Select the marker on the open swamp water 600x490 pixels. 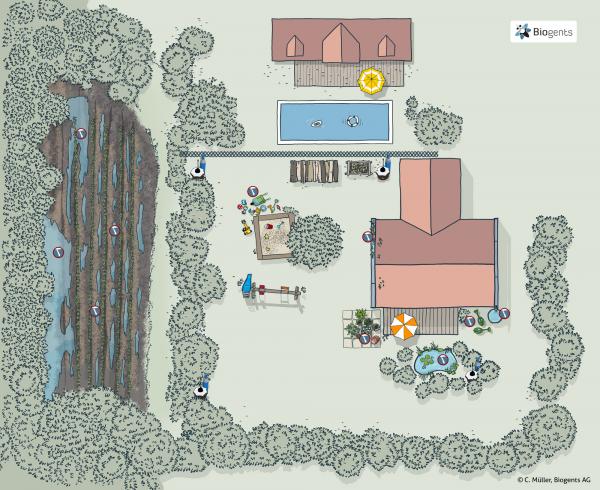(60, 253)
